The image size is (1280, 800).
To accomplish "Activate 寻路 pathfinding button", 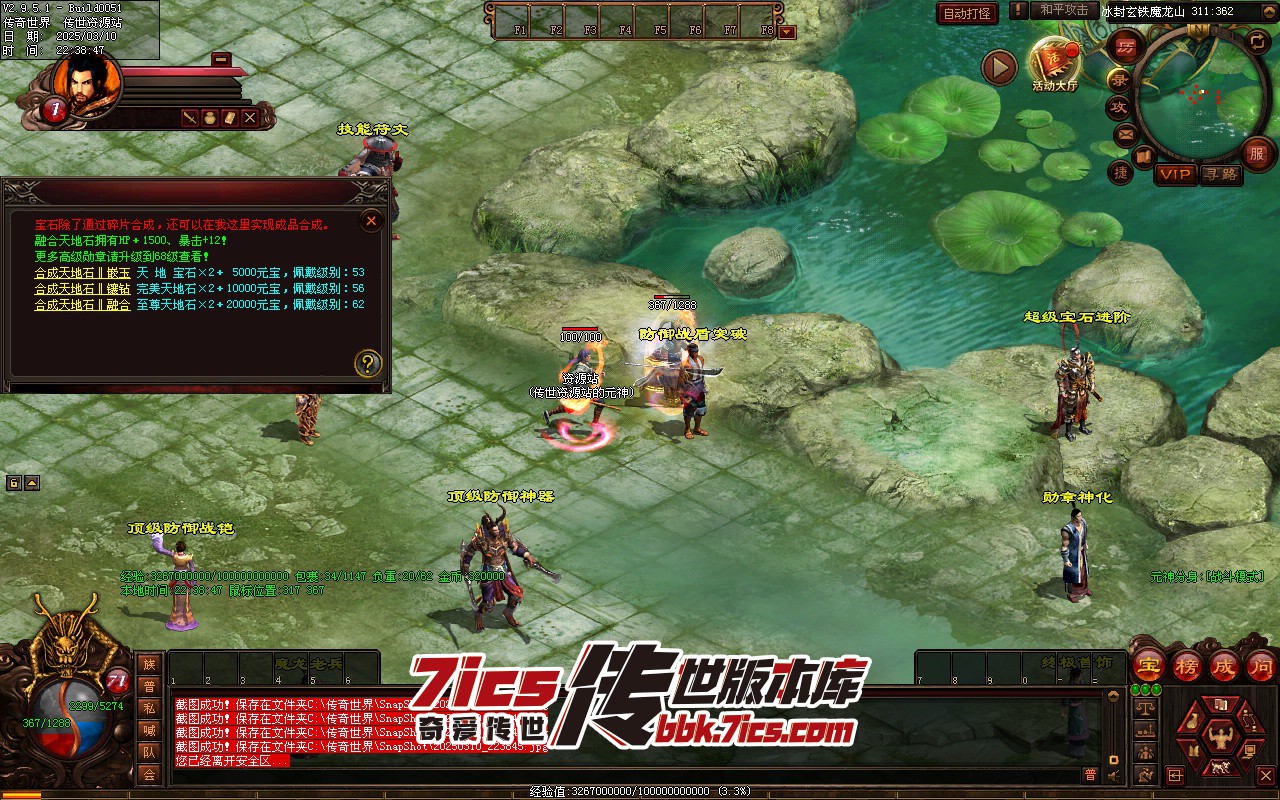I will point(1220,175).
